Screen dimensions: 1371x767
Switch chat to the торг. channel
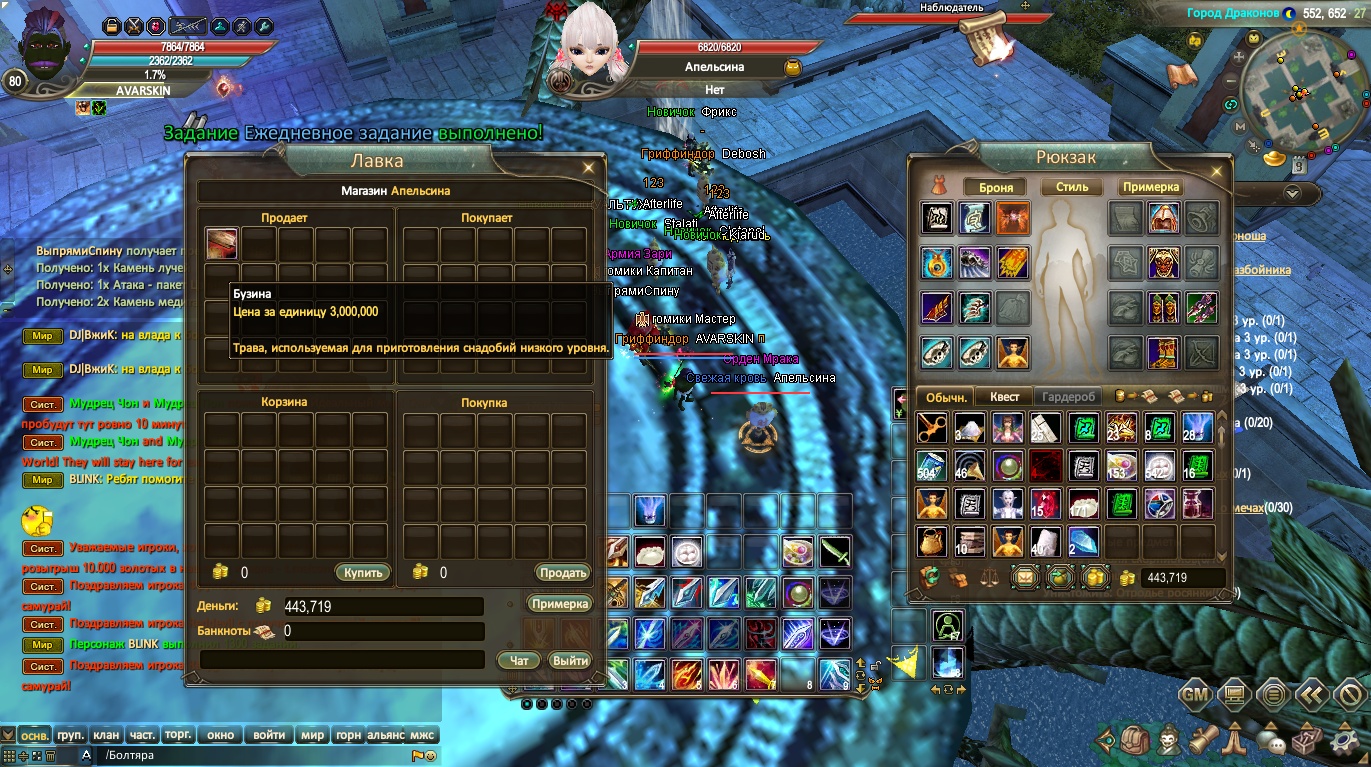click(x=178, y=735)
